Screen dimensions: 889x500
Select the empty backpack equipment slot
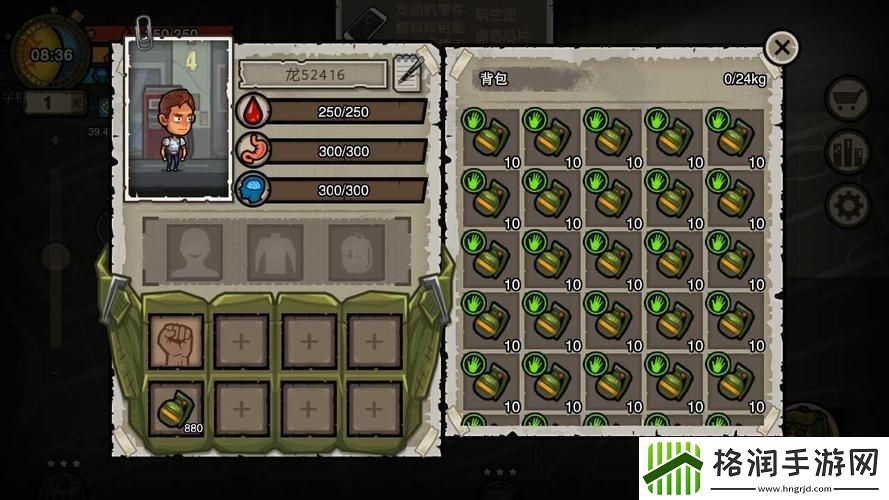pyautogui.click(x=356, y=251)
